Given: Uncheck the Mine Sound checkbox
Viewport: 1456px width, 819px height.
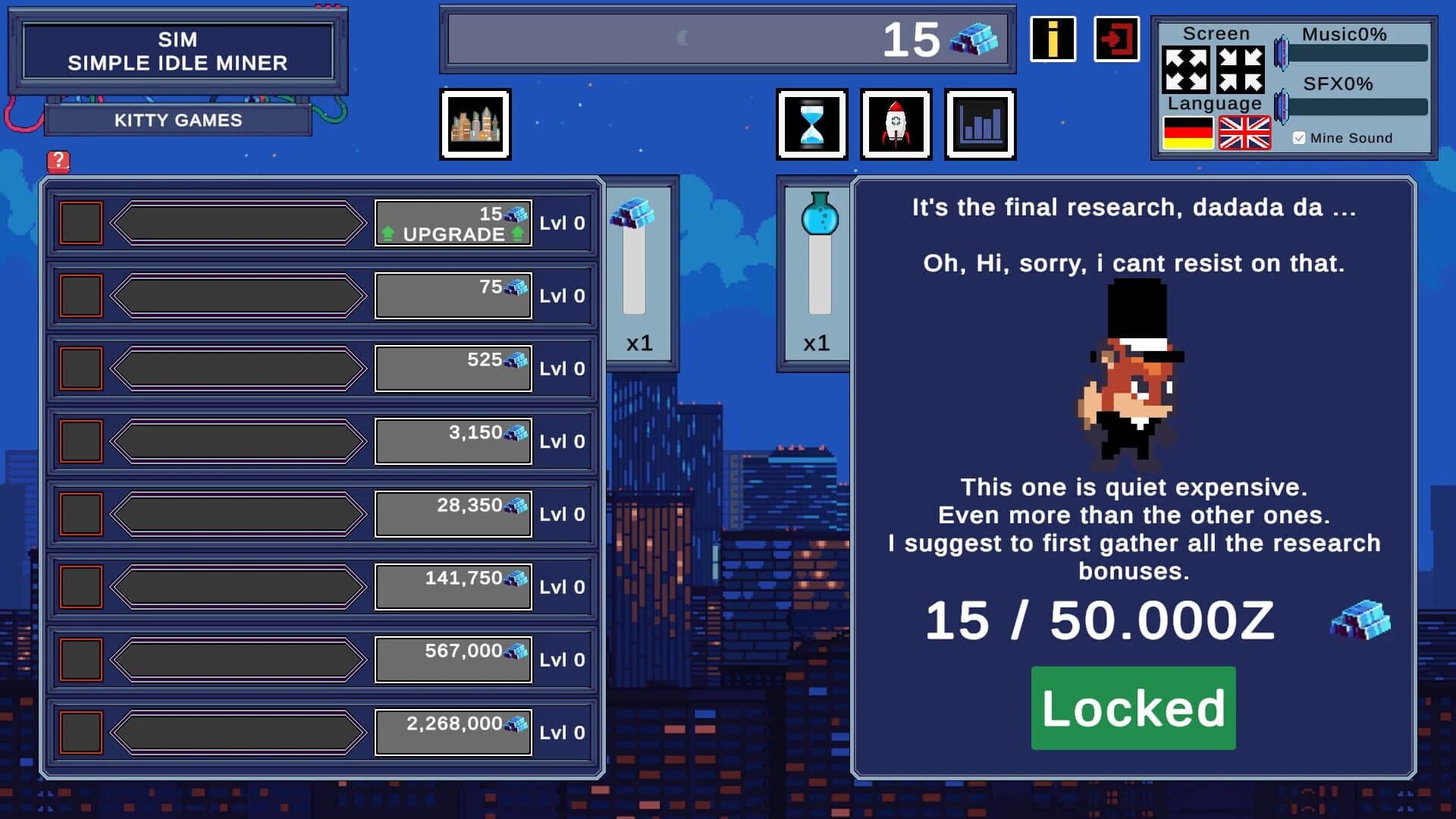Looking at the screenshot, I should 1299,137.
